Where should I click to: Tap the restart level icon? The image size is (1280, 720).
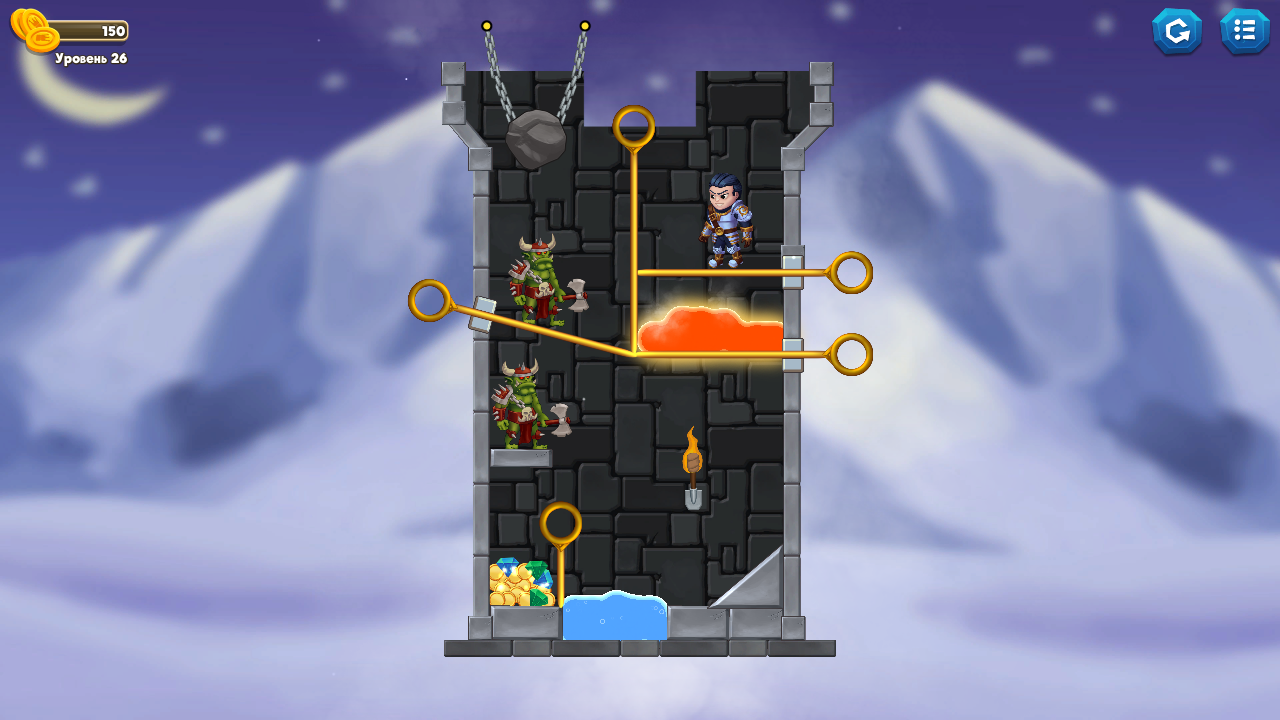[x=1177, y=30]
